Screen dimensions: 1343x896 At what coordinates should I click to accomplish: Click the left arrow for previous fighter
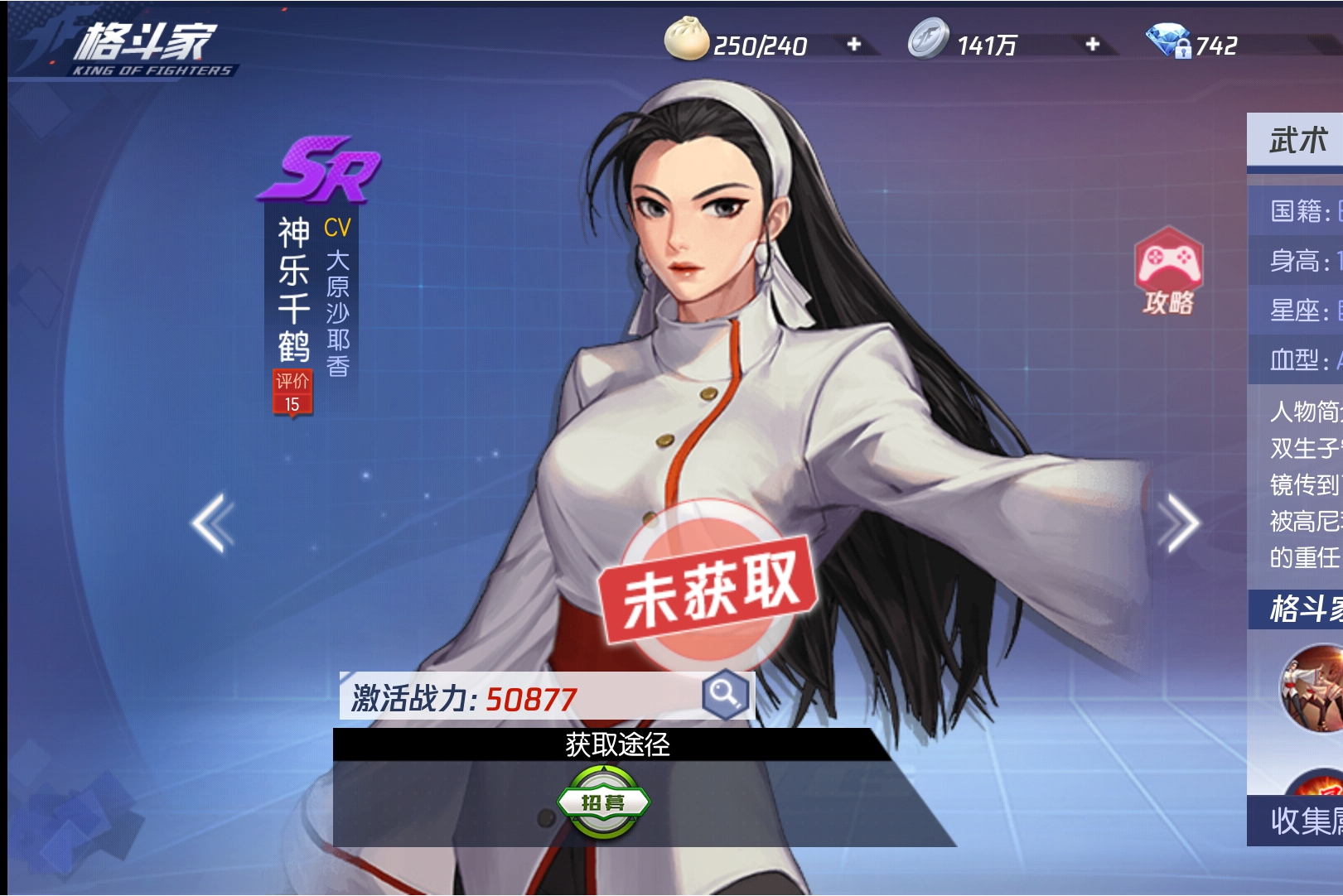point(211,522)
